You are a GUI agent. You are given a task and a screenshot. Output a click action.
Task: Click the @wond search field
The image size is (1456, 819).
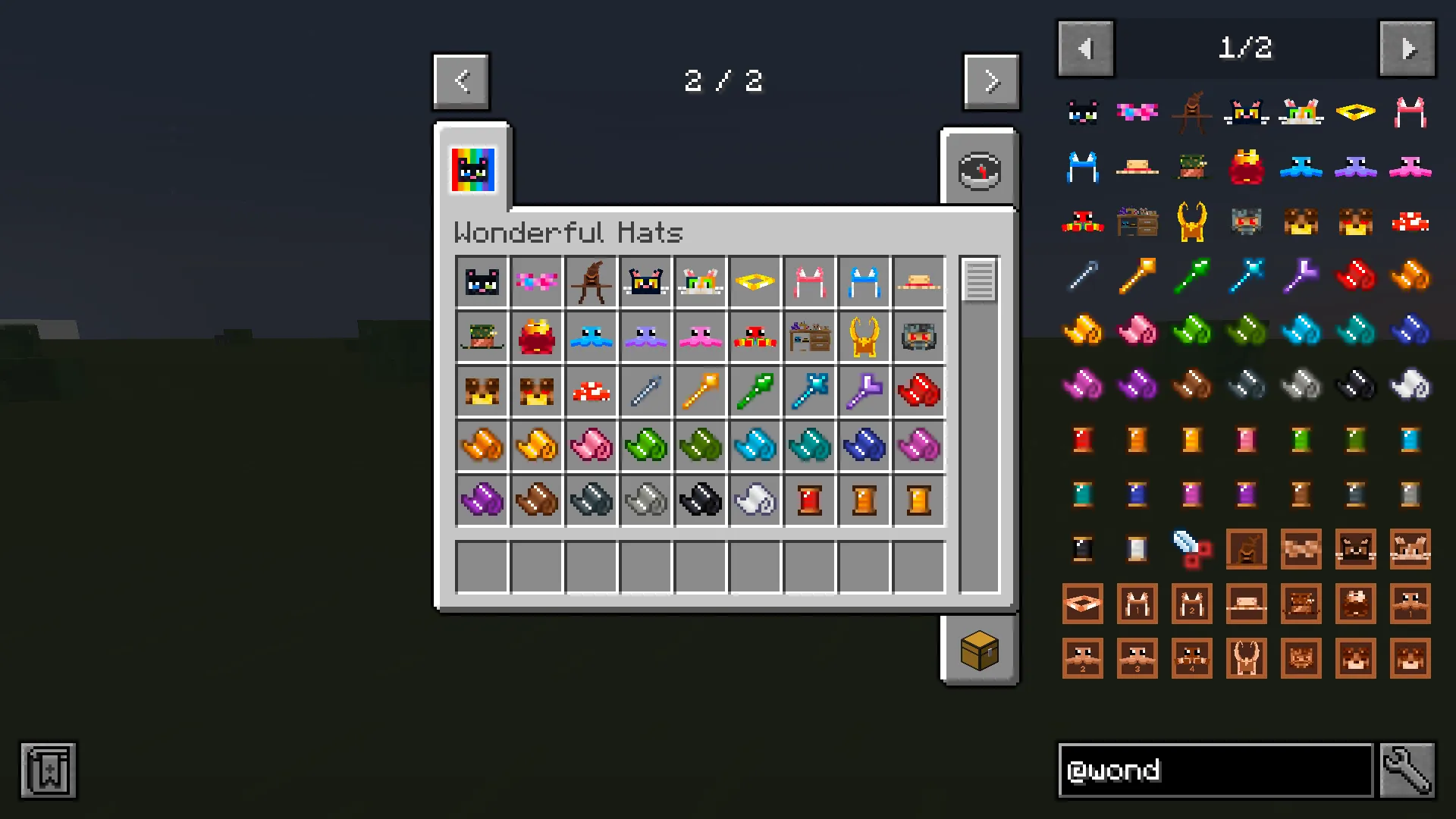pyautogui.click(x=1213, y=770)
